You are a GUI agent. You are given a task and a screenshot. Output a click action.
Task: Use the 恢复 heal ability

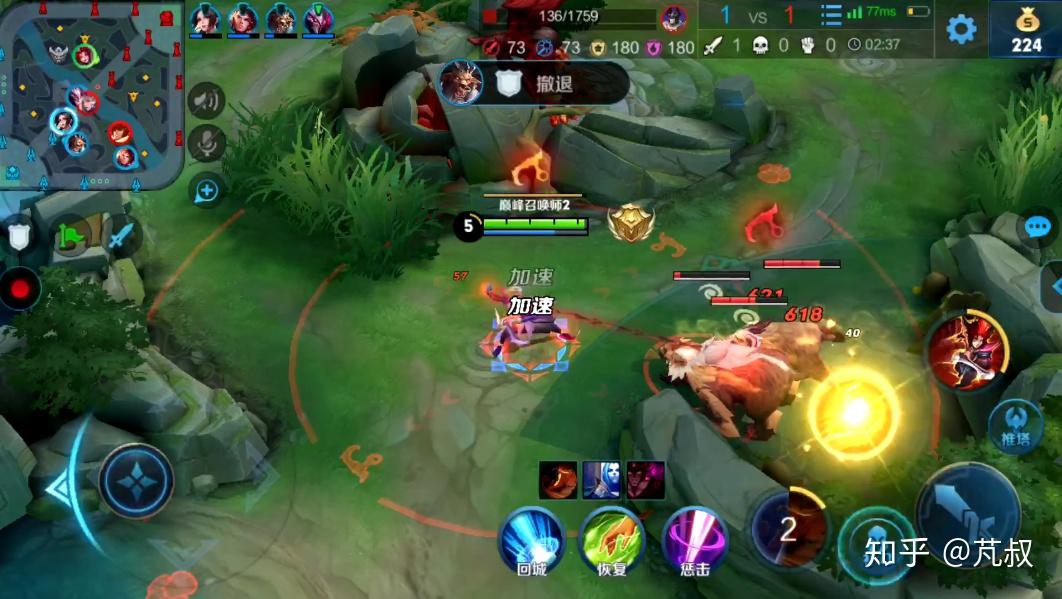point(612,538)
